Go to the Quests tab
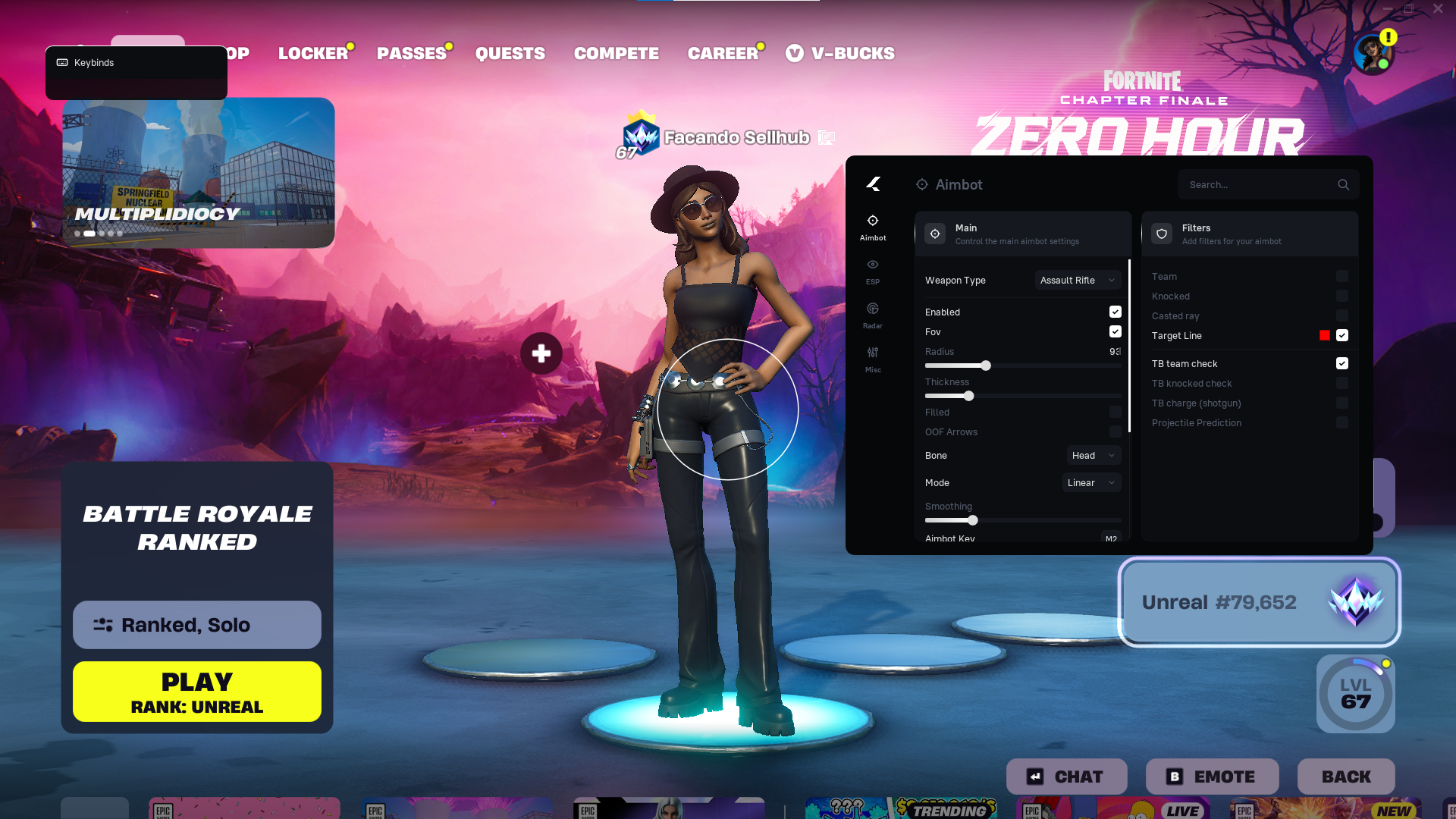1456x819 pixels. (x=510, y=53)
